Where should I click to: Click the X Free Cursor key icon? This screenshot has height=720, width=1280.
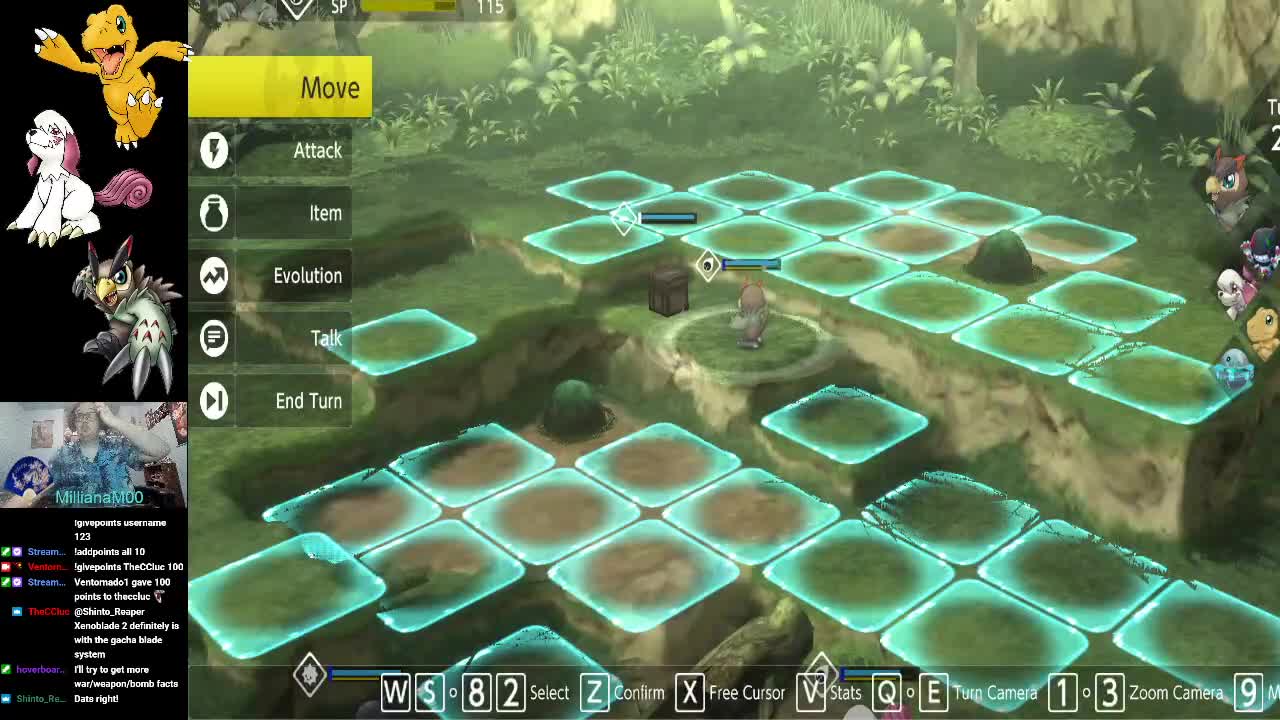690,691
